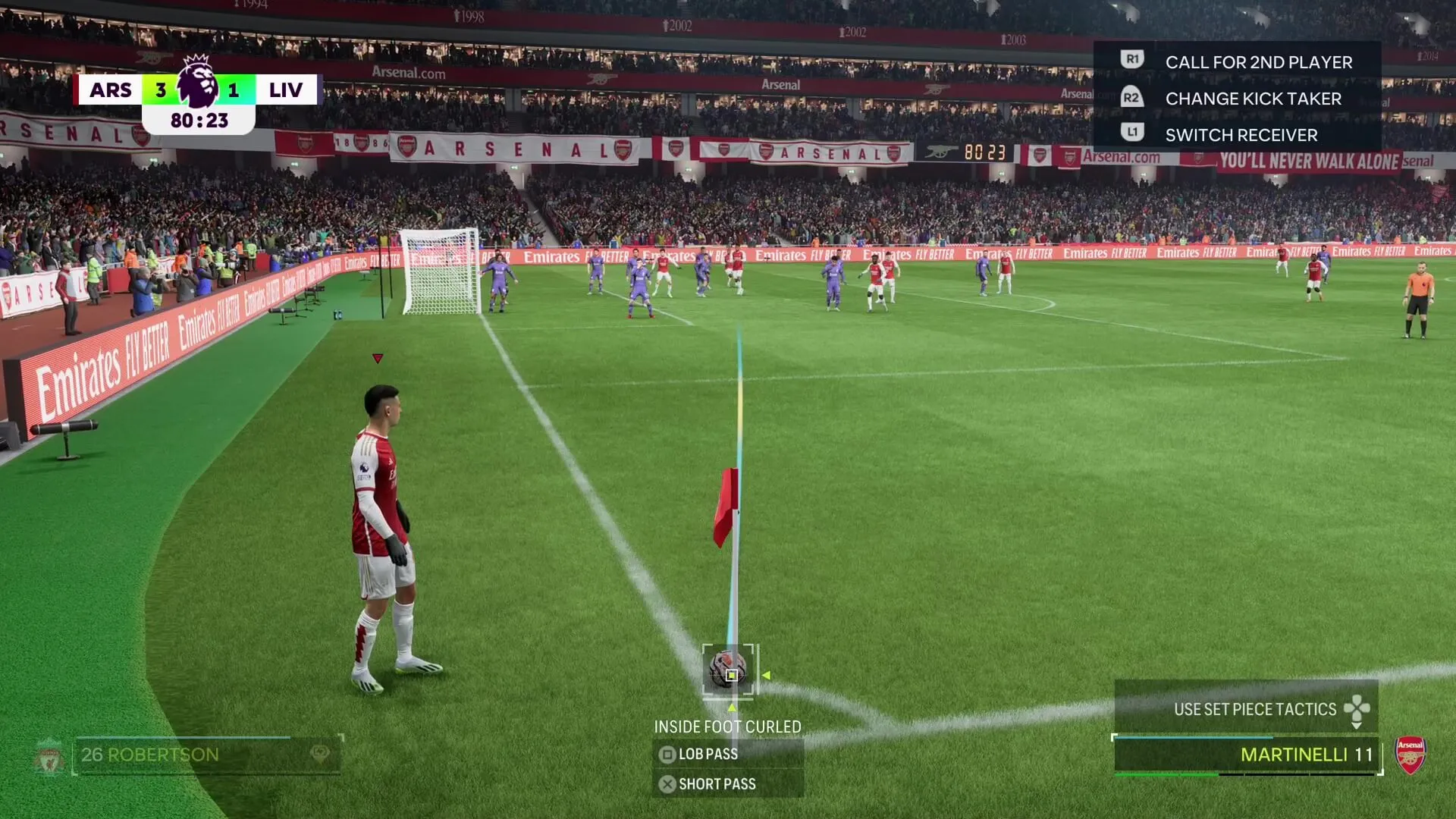Select the Call For 2nd Player option
1456x819 pixels.
pos(1257,62)
